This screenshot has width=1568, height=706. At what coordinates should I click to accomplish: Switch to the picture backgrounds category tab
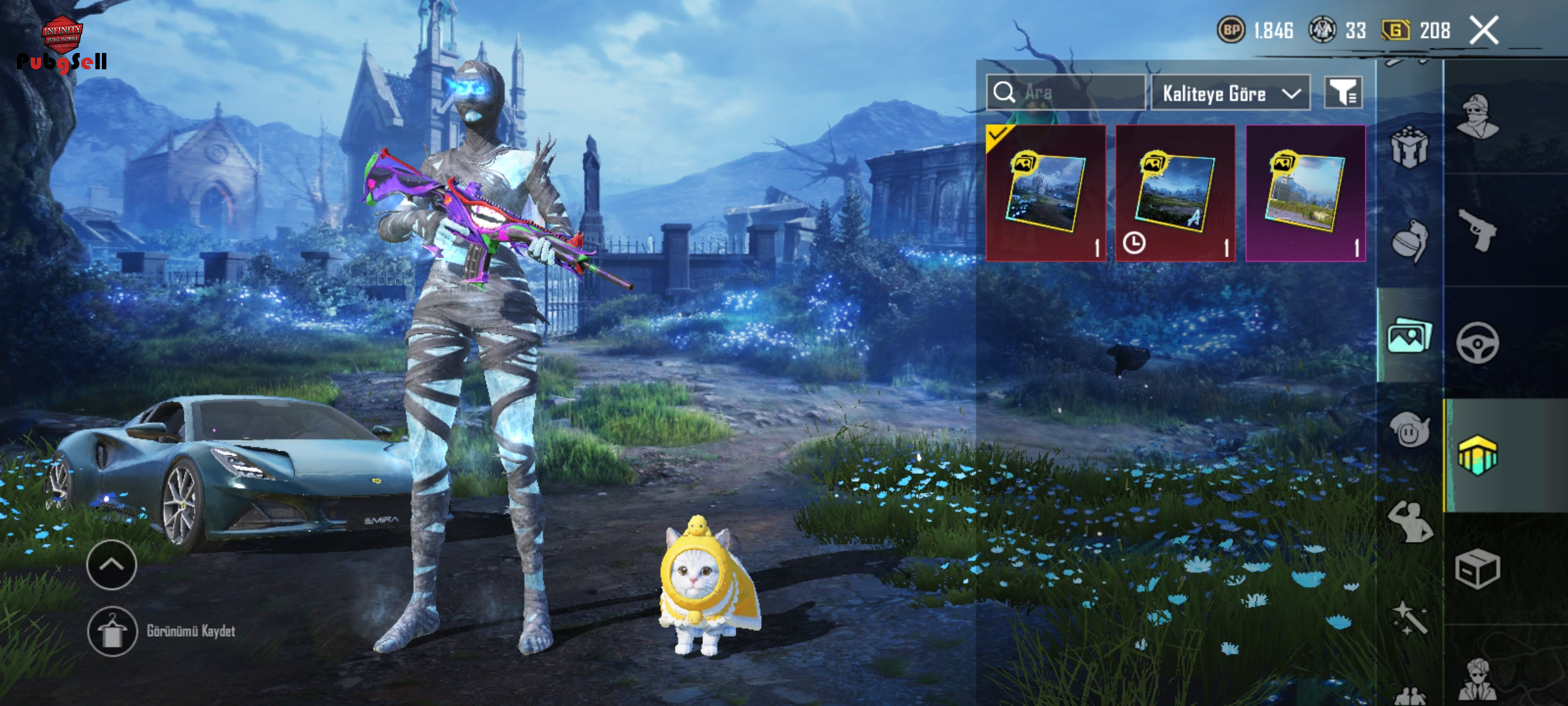1409,337
